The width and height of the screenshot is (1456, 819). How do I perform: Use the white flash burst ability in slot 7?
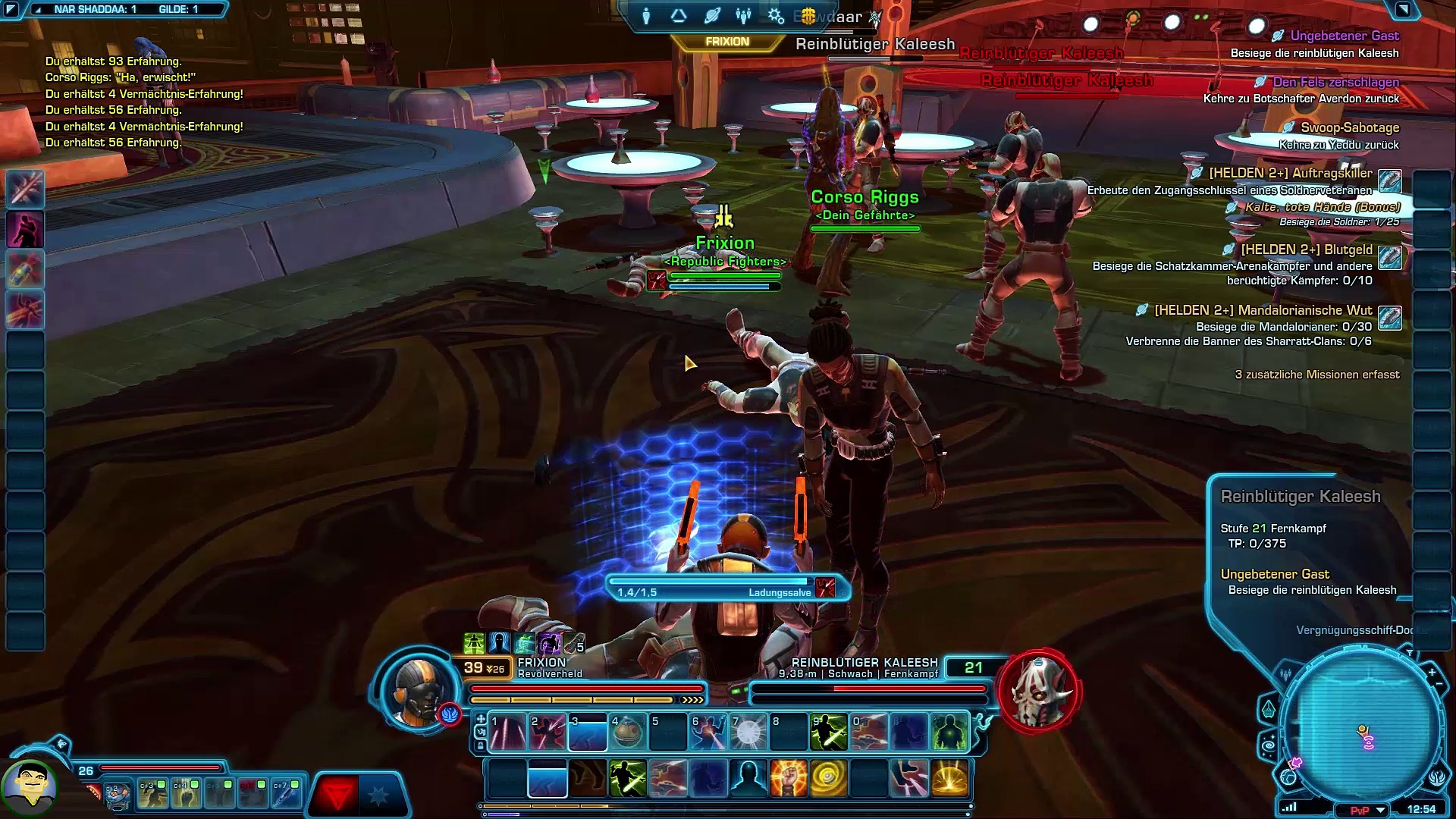click(x=748, y=732)
